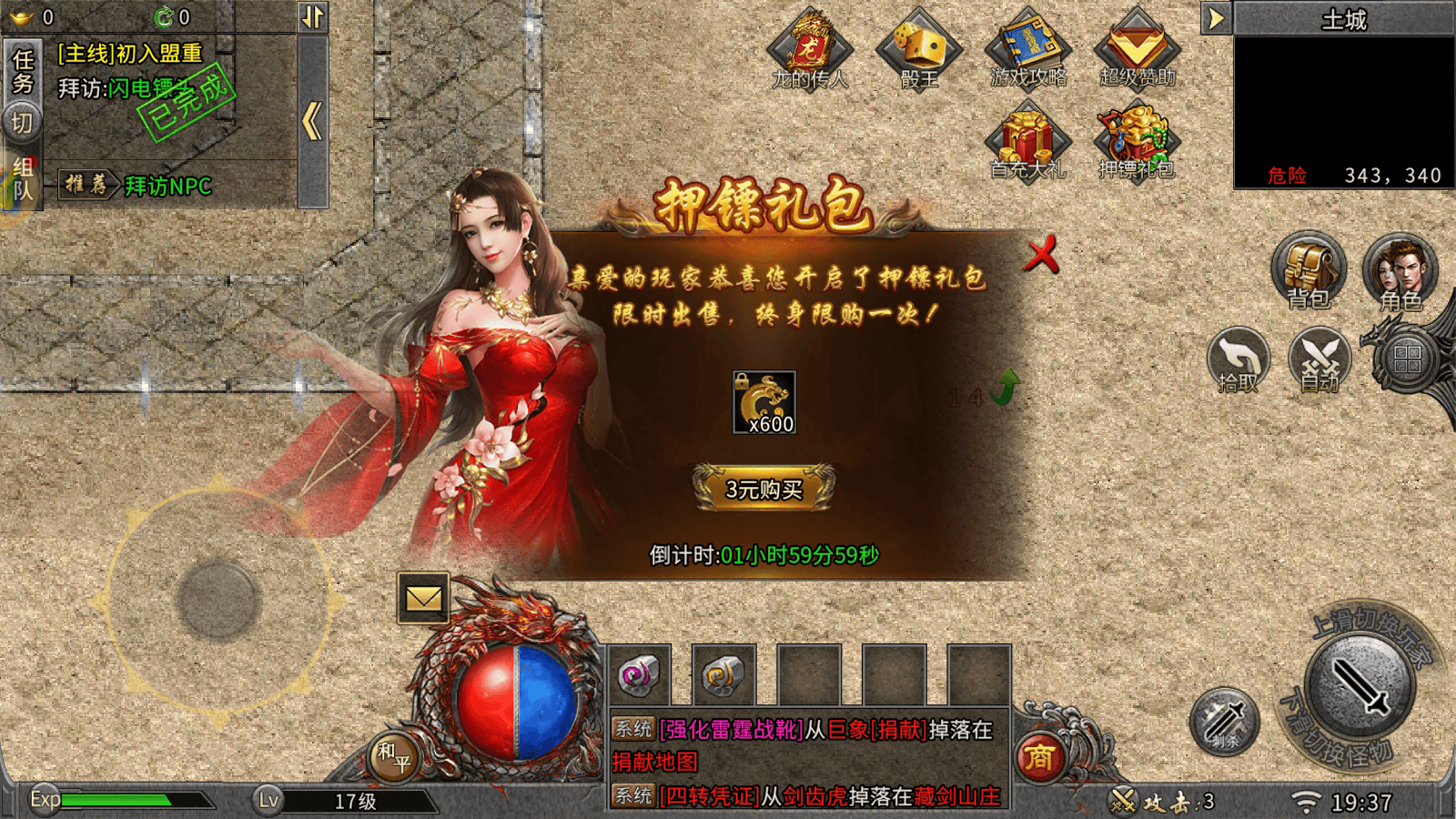Open the 首充大礼 gift box
Viewport: 1456px width, 819px height.
1028,143
